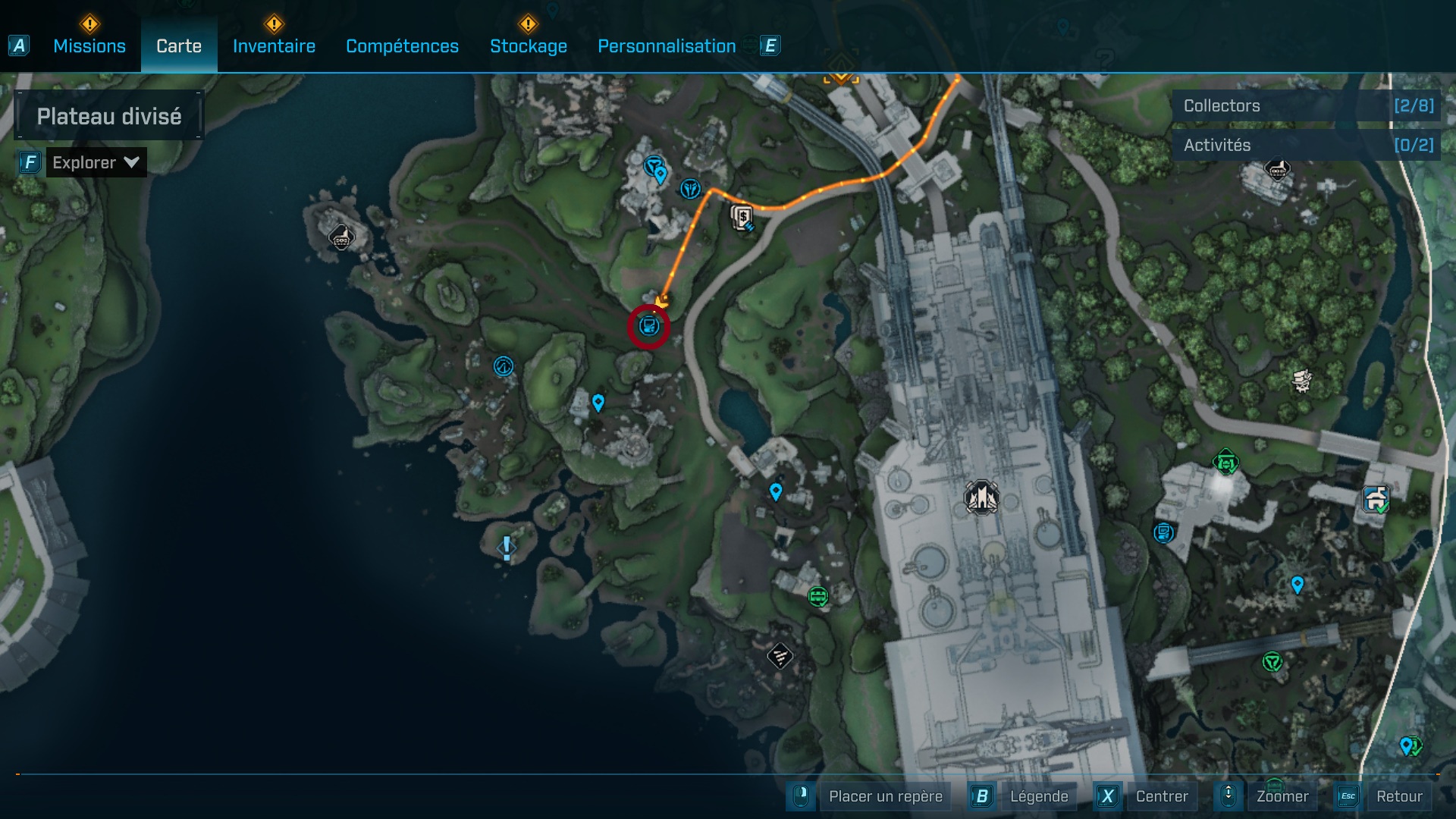Select the red-circled fast travel marker
1456x819 pixels.
pyautogui.click(x=648, y=327)
